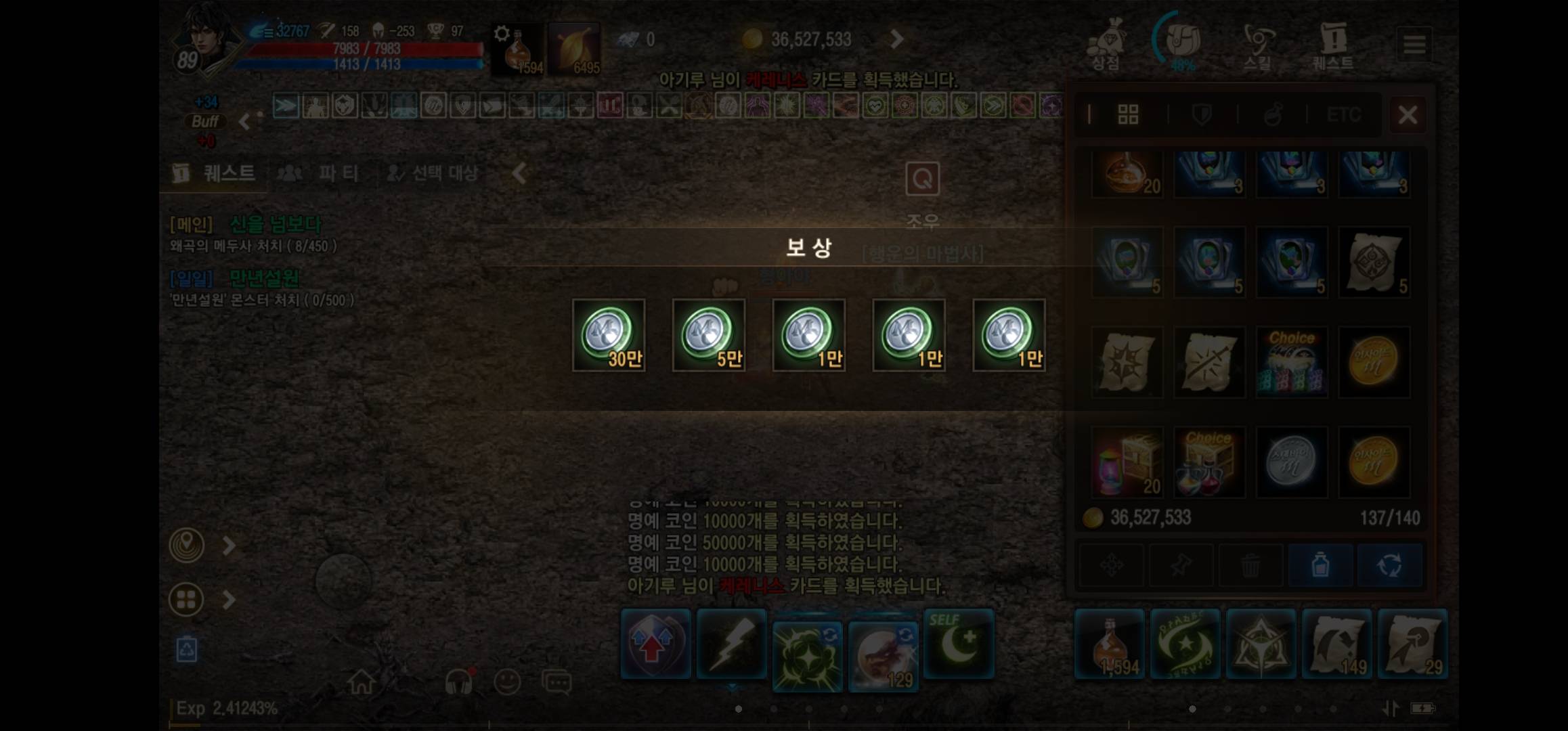The width and height of the screenshot is (1568, 731).
Task: Expand the currency bar right chevron
Action: 895,40
